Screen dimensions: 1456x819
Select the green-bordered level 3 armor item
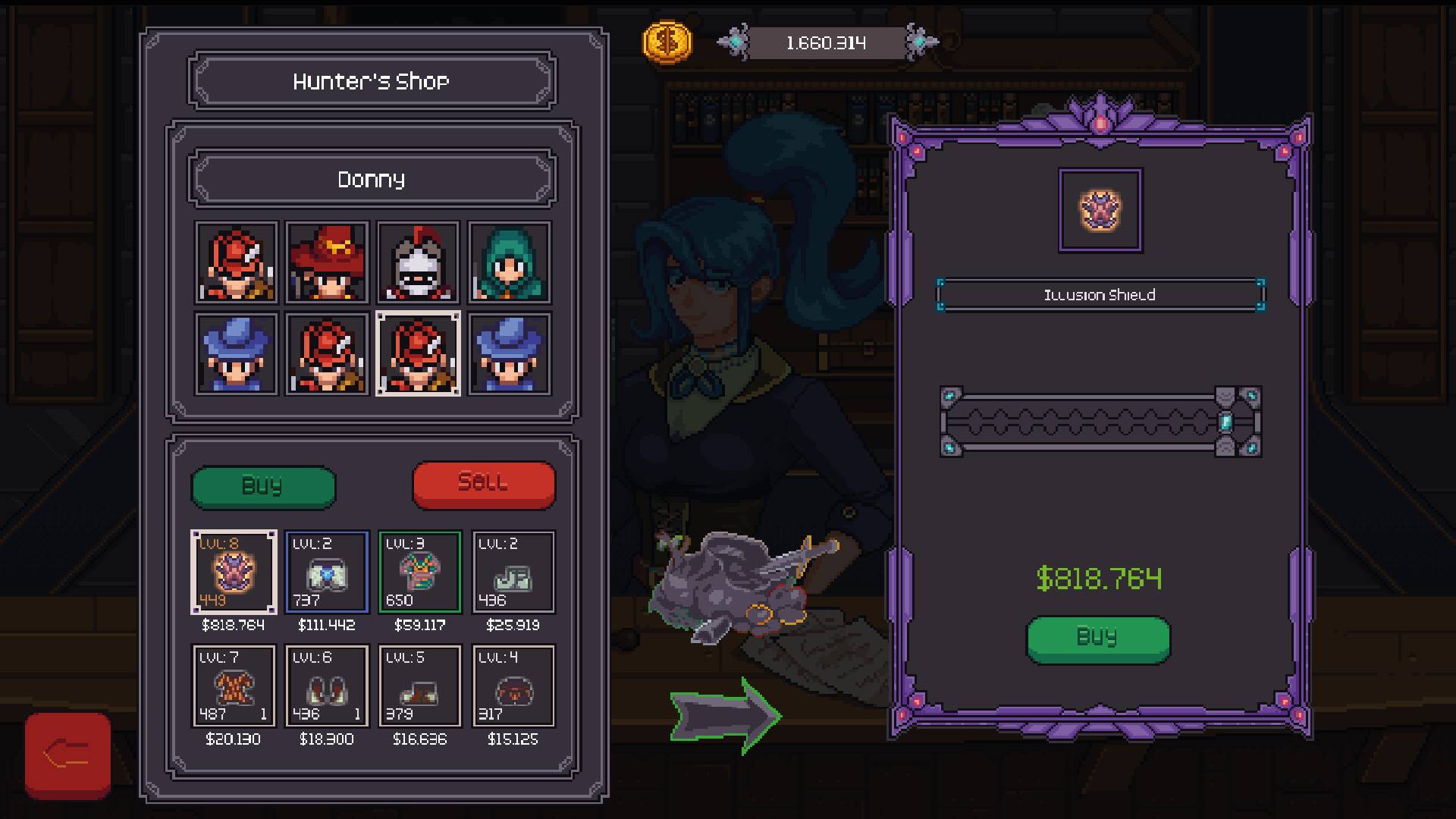click(x=419, y=573)
